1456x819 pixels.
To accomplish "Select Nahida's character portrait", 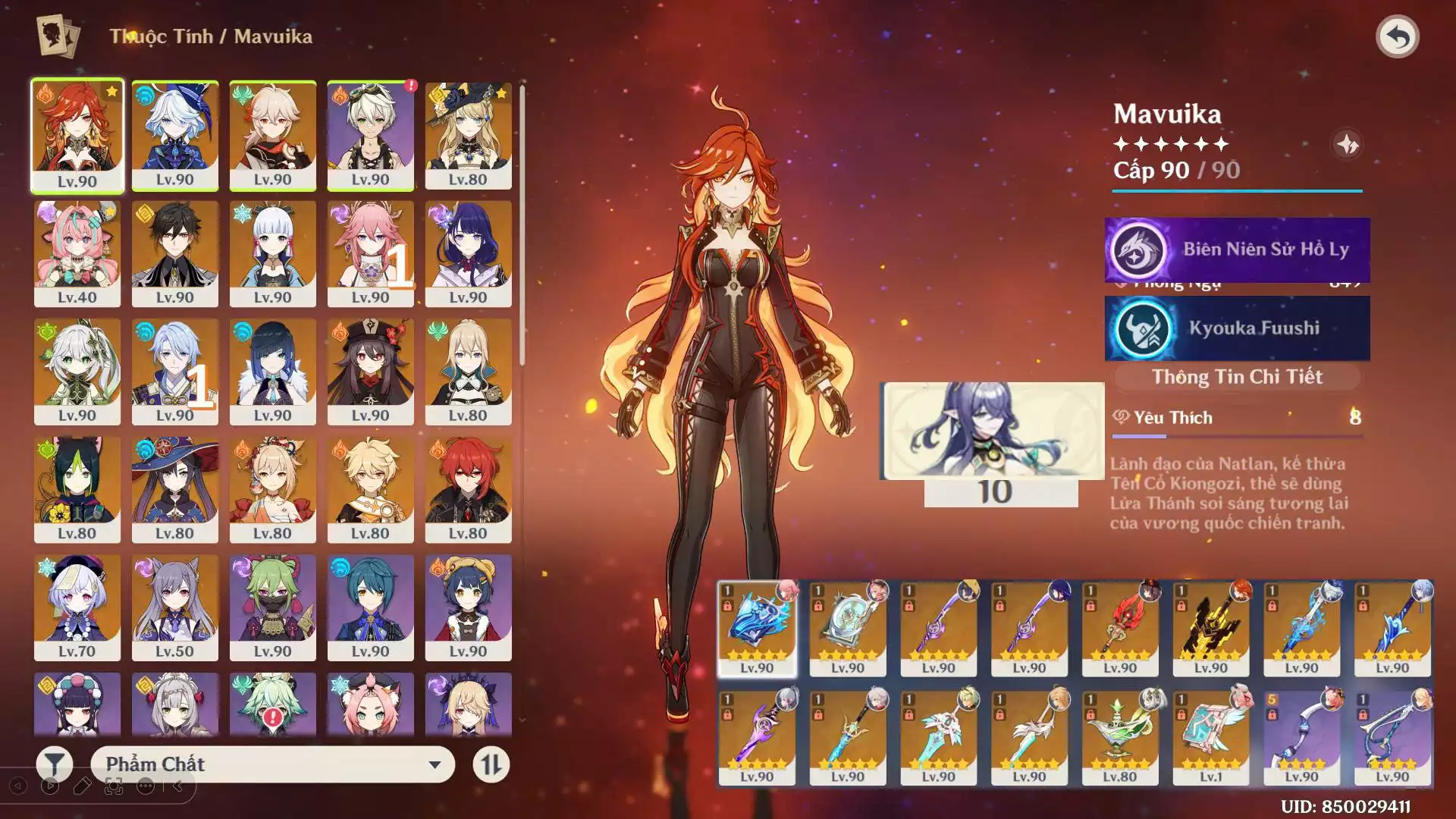I will pos(77,372).
